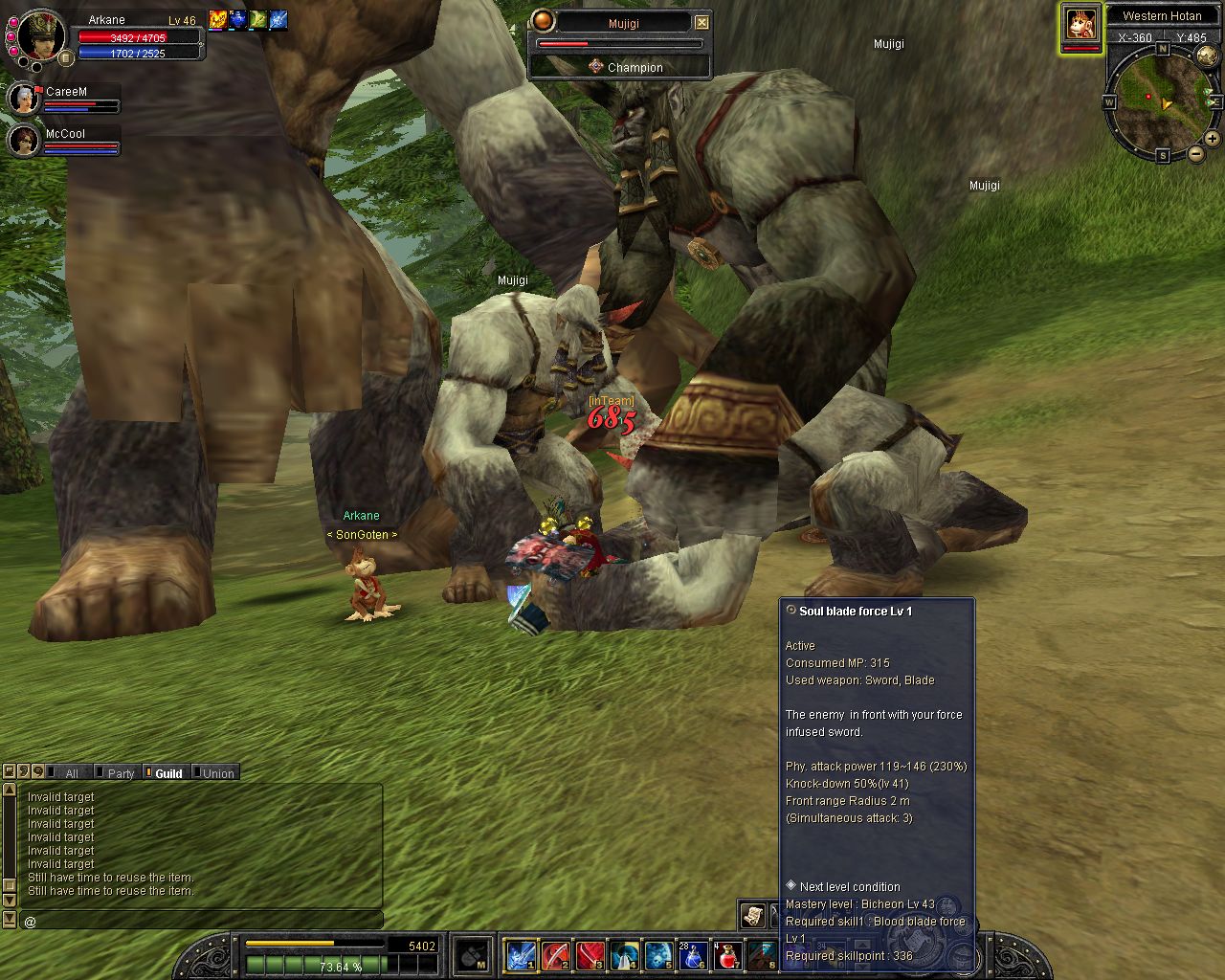The height and width of the screenshot is (980, 1225).
Task: Open the world map globe button
Action: pos(1207,56)
